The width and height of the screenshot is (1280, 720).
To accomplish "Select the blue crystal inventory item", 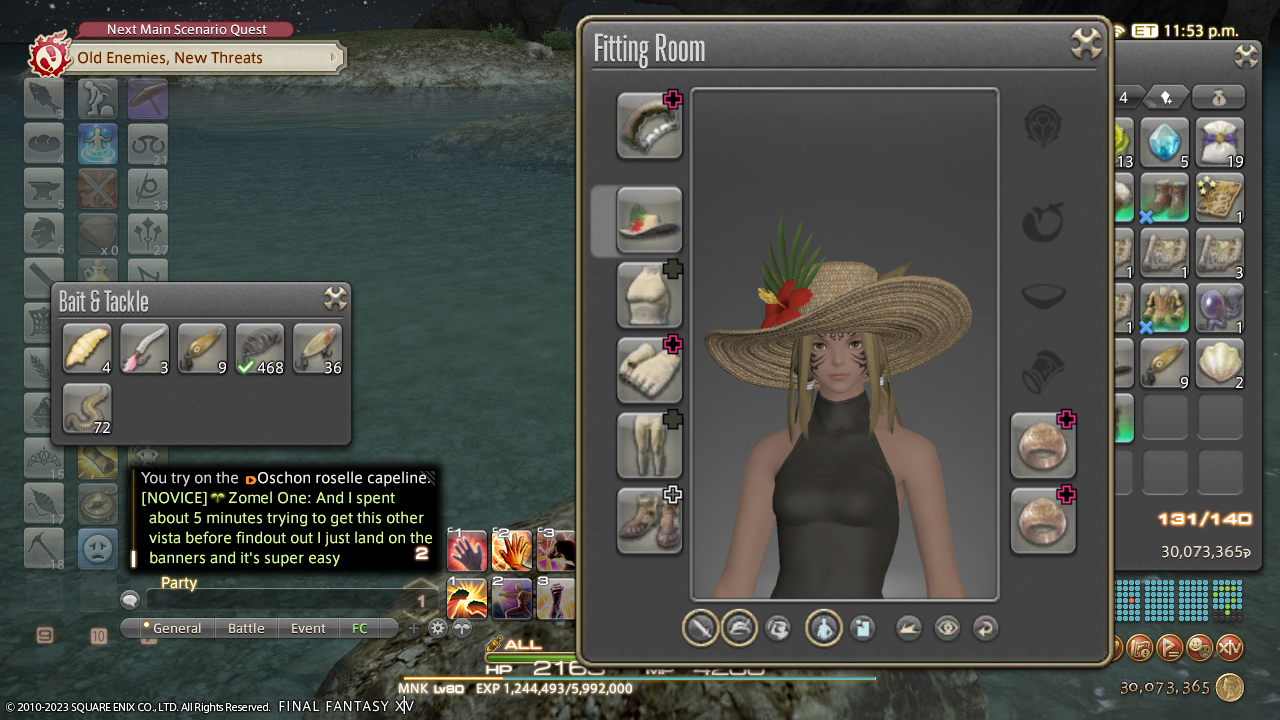I will pyautogui.click(x=1164, y=143).
